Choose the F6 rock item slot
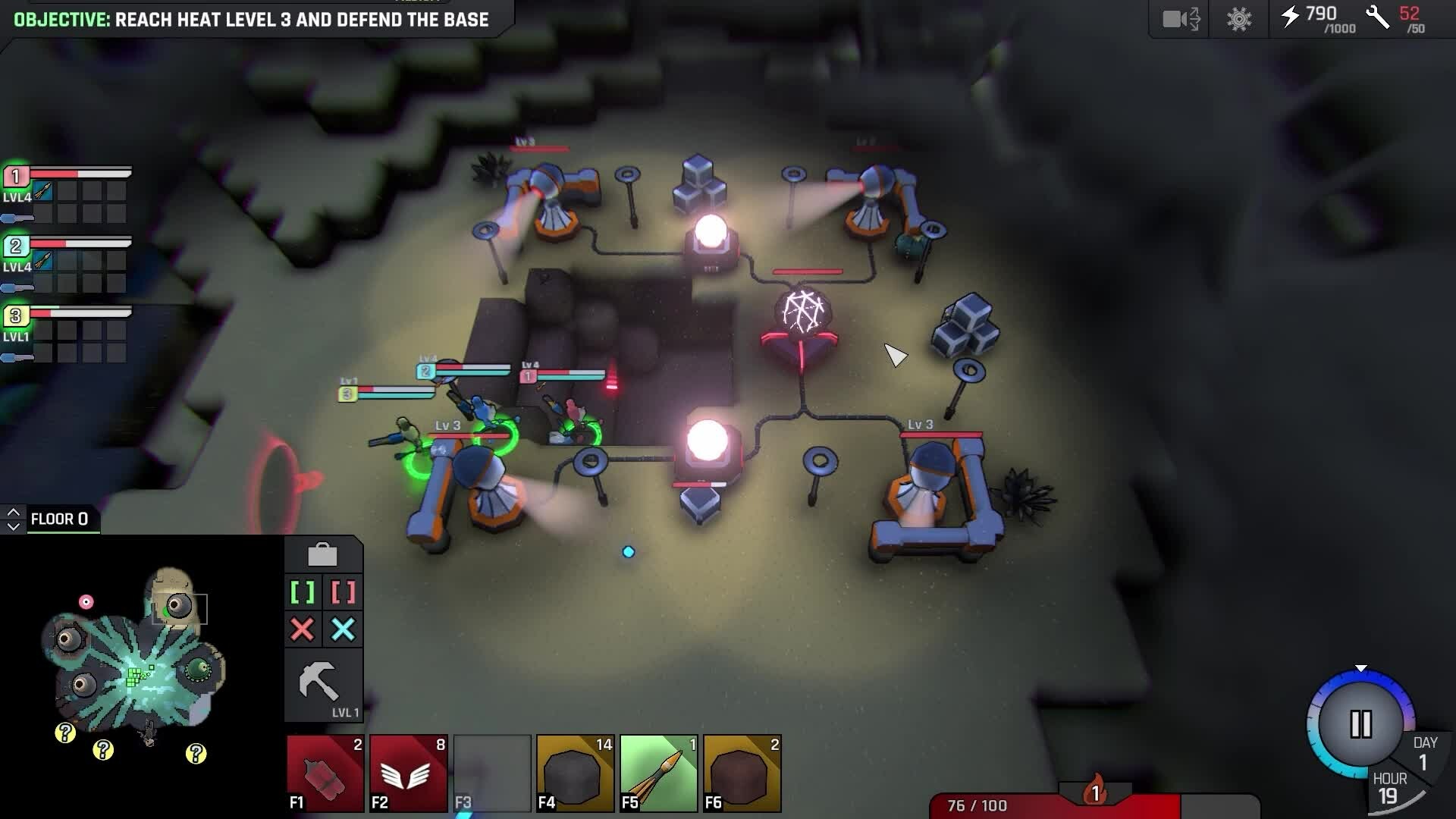This screenshot has height=819, width=1456. 742,773
